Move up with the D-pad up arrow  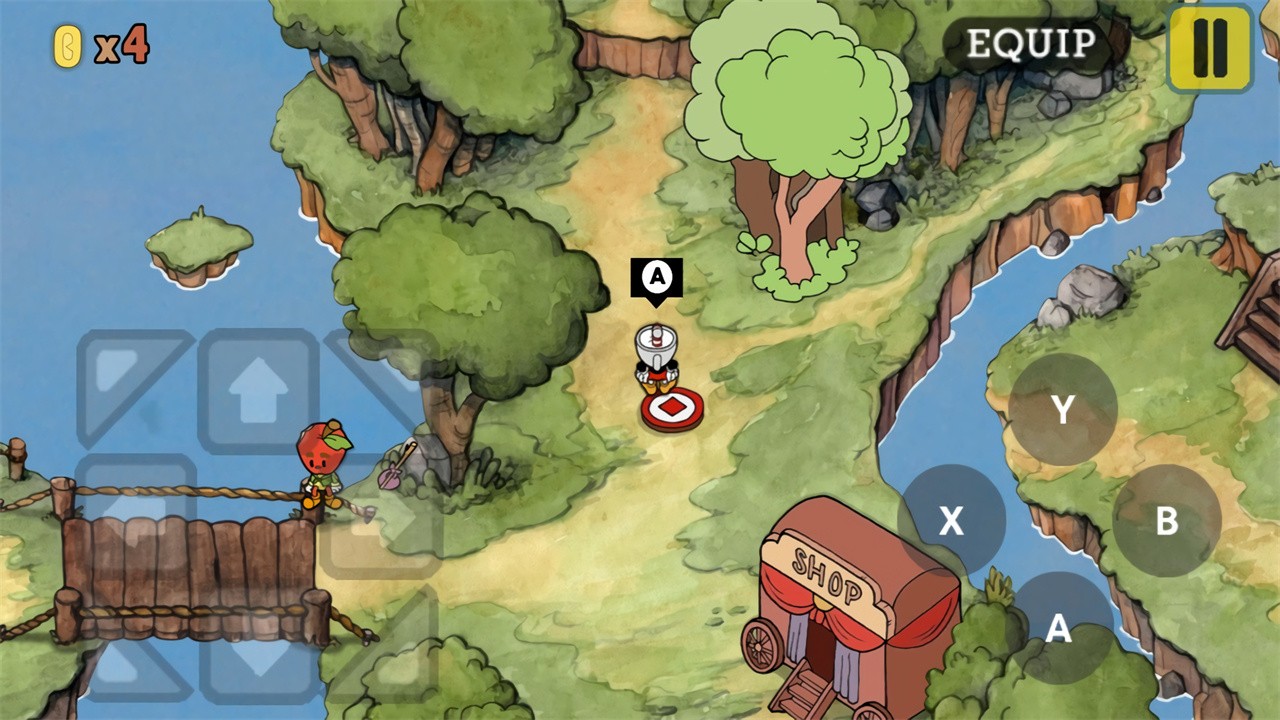(x=258, y=390)
